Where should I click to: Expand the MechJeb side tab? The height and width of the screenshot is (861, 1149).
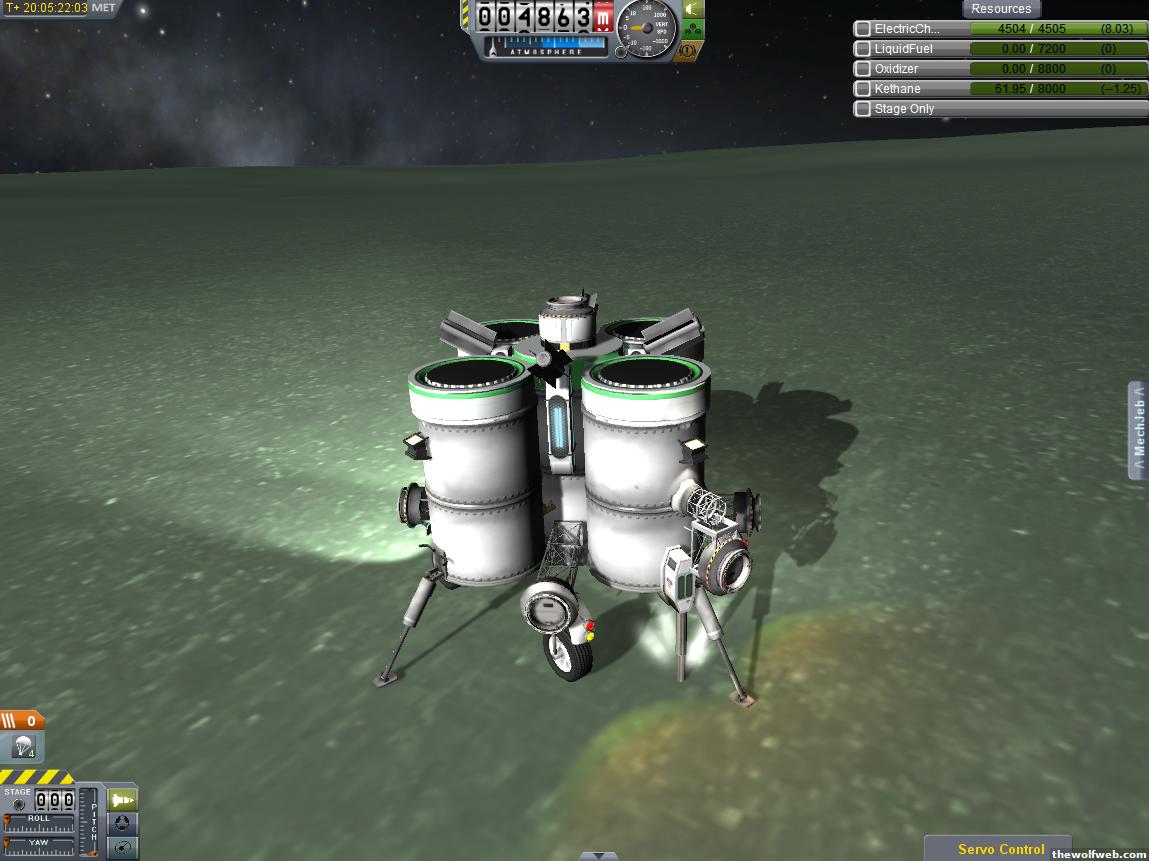coord(1138,431)
